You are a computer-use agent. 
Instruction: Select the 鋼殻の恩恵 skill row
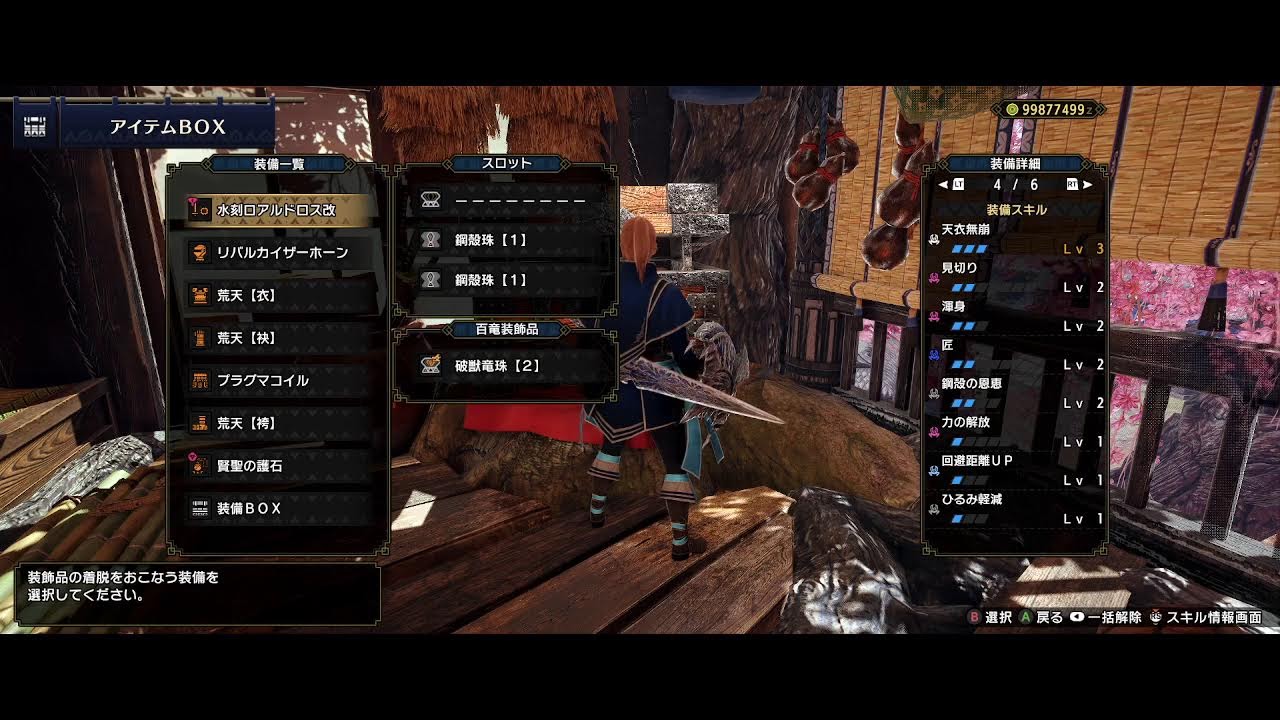click(1016, 393)
